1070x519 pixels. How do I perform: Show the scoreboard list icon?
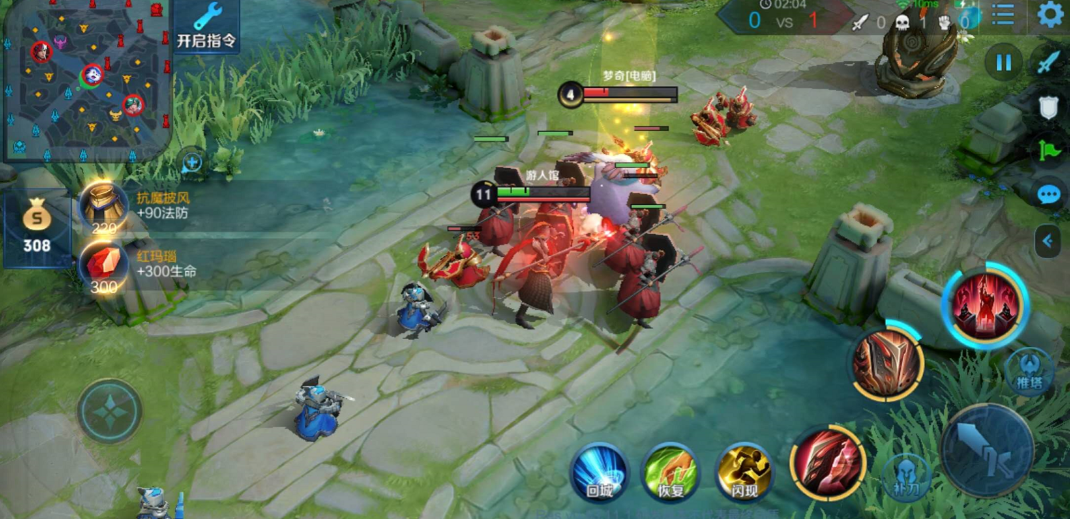click(x=1003, y=14)
